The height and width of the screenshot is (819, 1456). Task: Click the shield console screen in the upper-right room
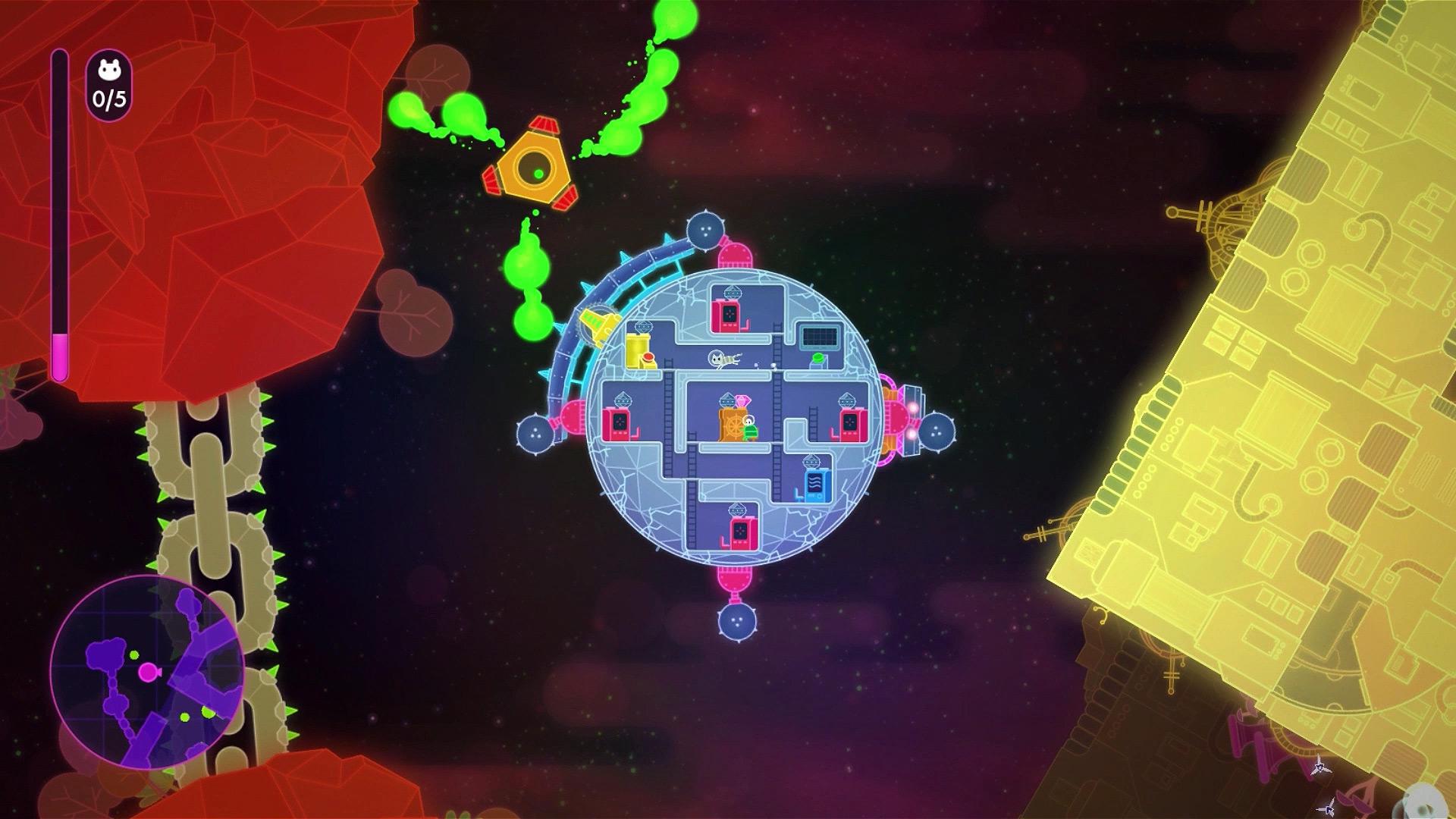tap(820, 336)
